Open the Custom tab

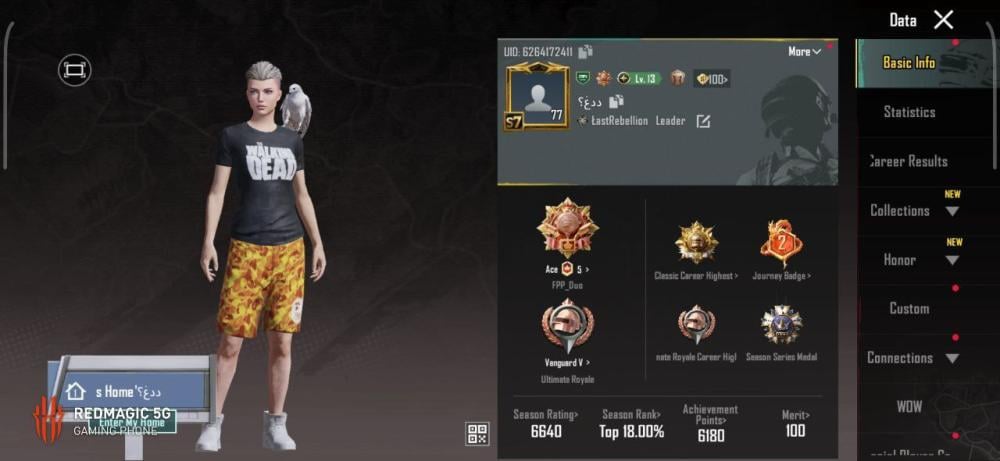909,308
